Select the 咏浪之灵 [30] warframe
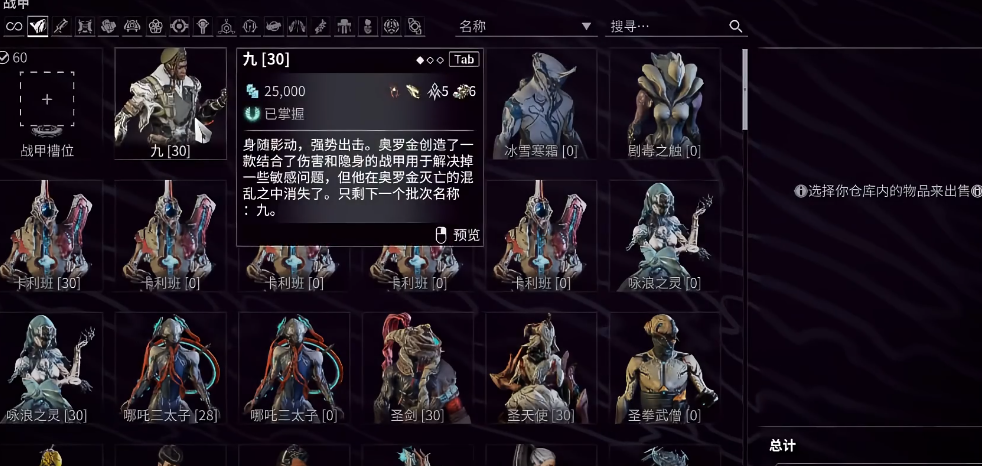This screenshot has height=466, width=982. (47, 368)
